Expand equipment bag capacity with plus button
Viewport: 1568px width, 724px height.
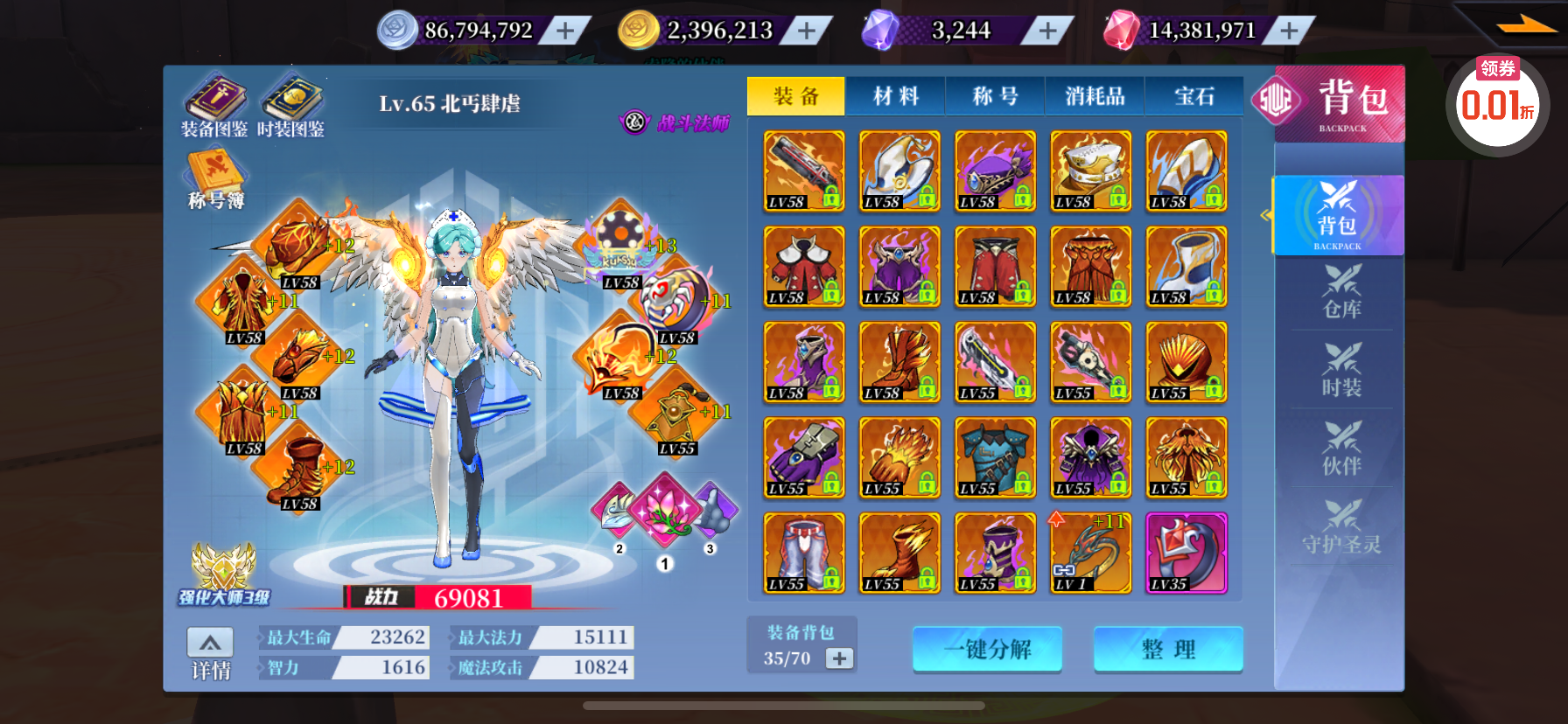839,658
